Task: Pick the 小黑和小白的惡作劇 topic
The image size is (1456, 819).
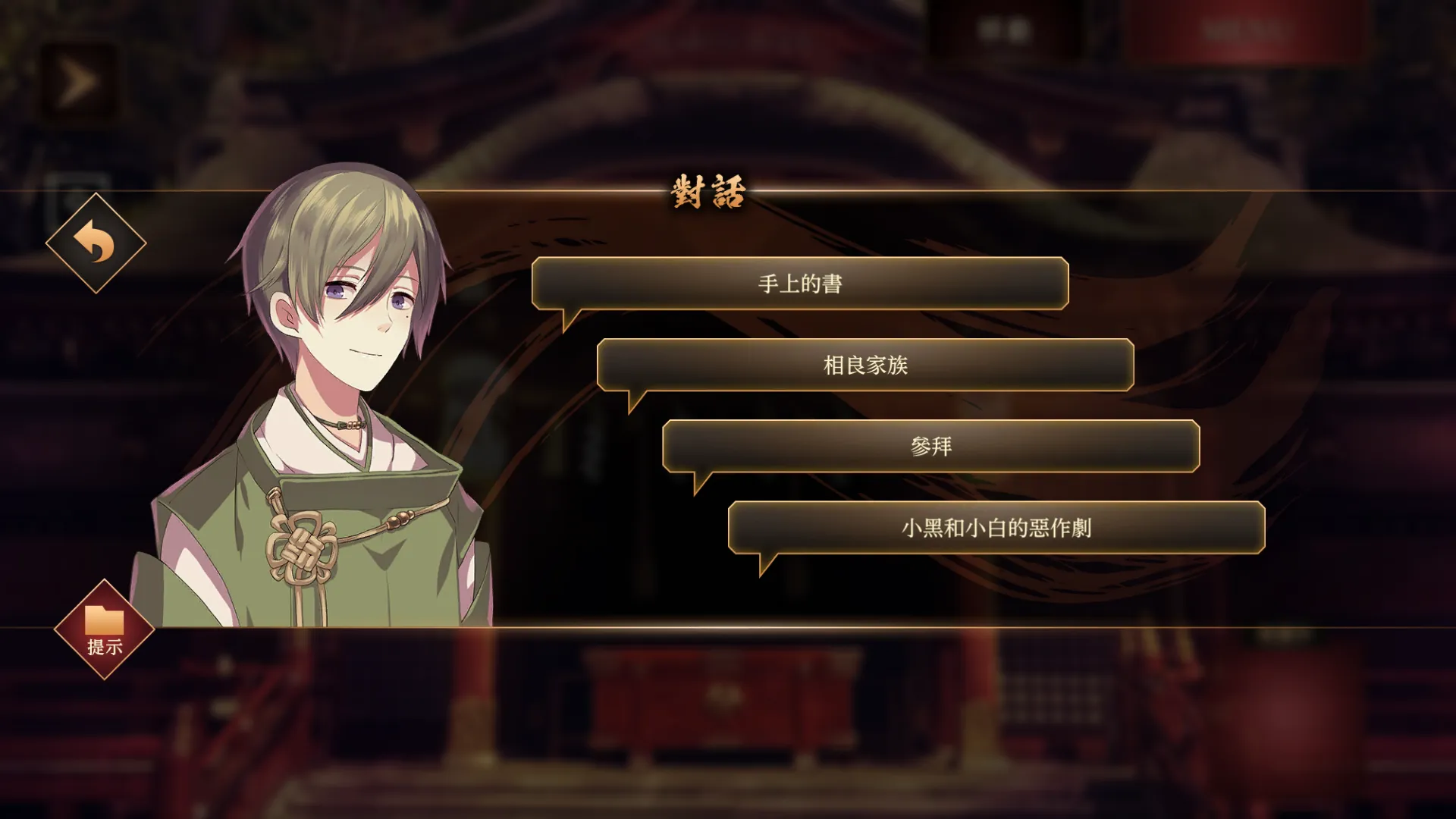Action: (996, 527)
